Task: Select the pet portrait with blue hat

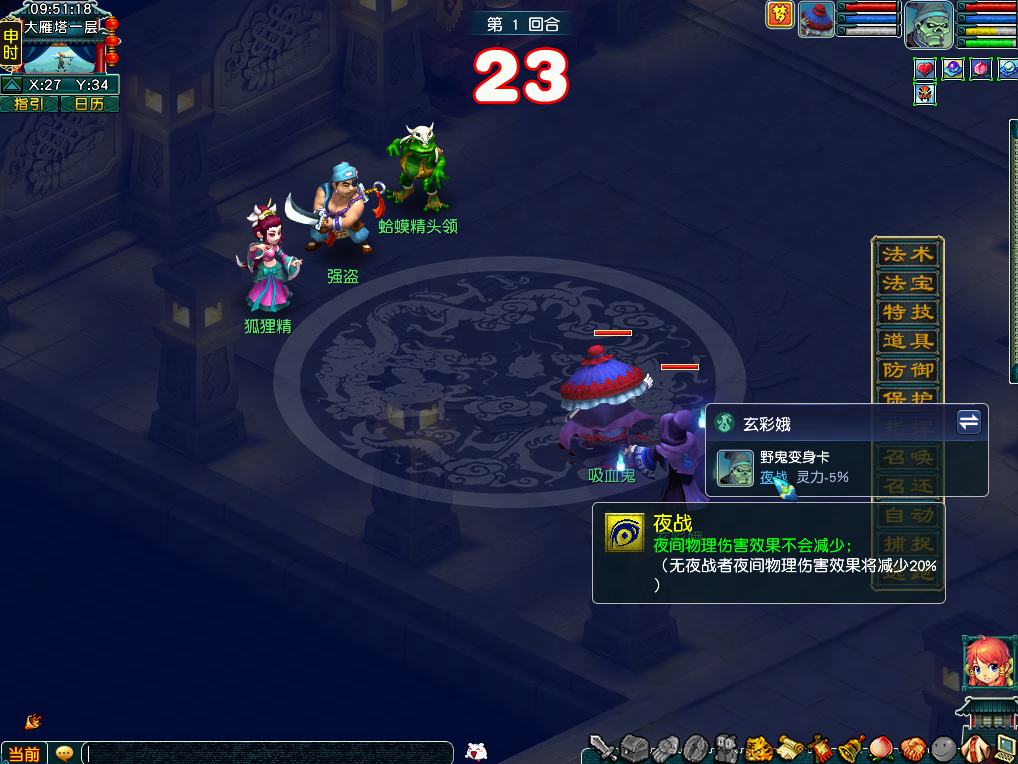Action: [x=817, y=19]
